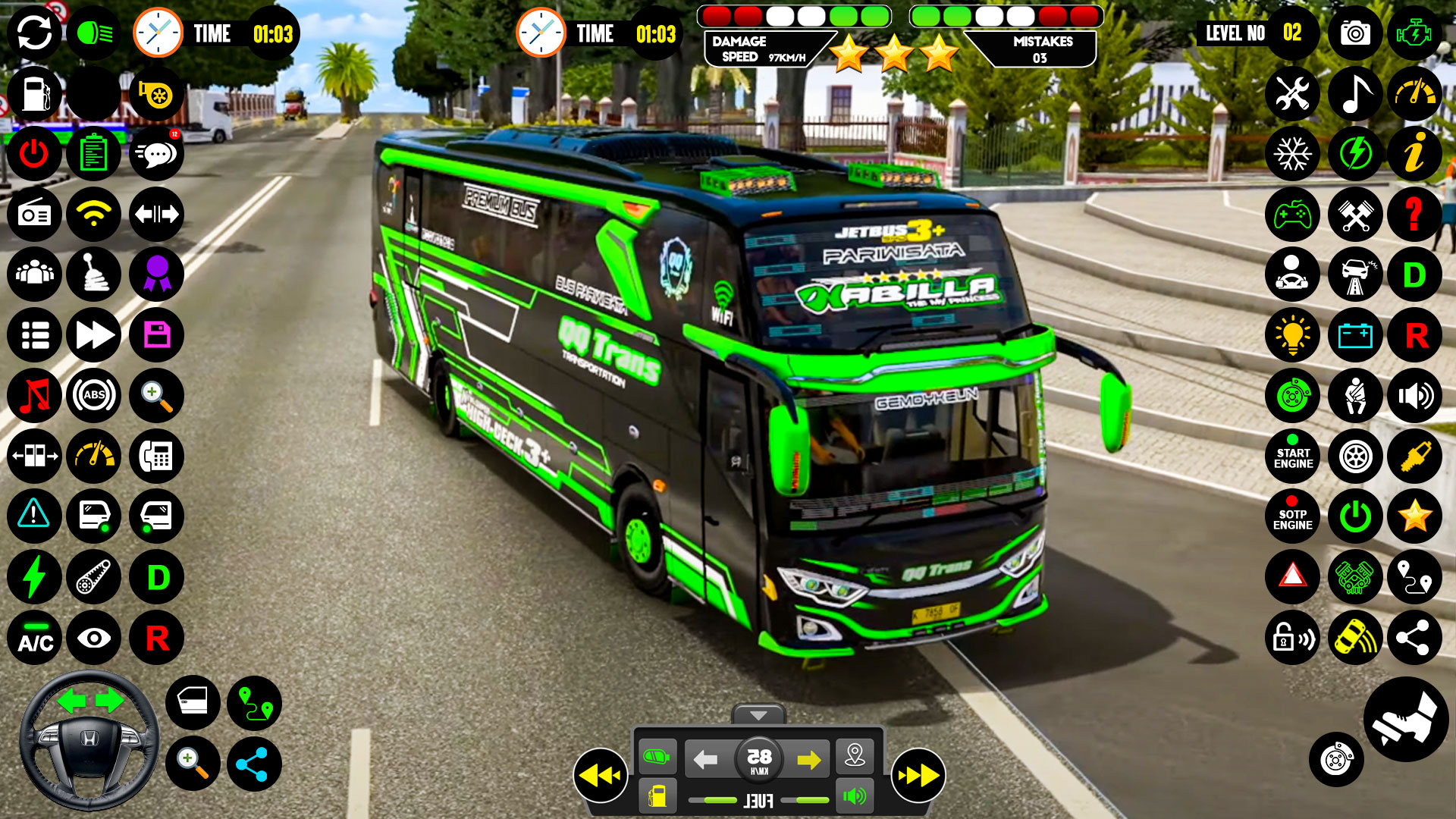The height and width of the screenshot is (819, 1456).
Task: Click the SOTP ENGINE button
Action: pyautogui.click(x=1292, y=517)
